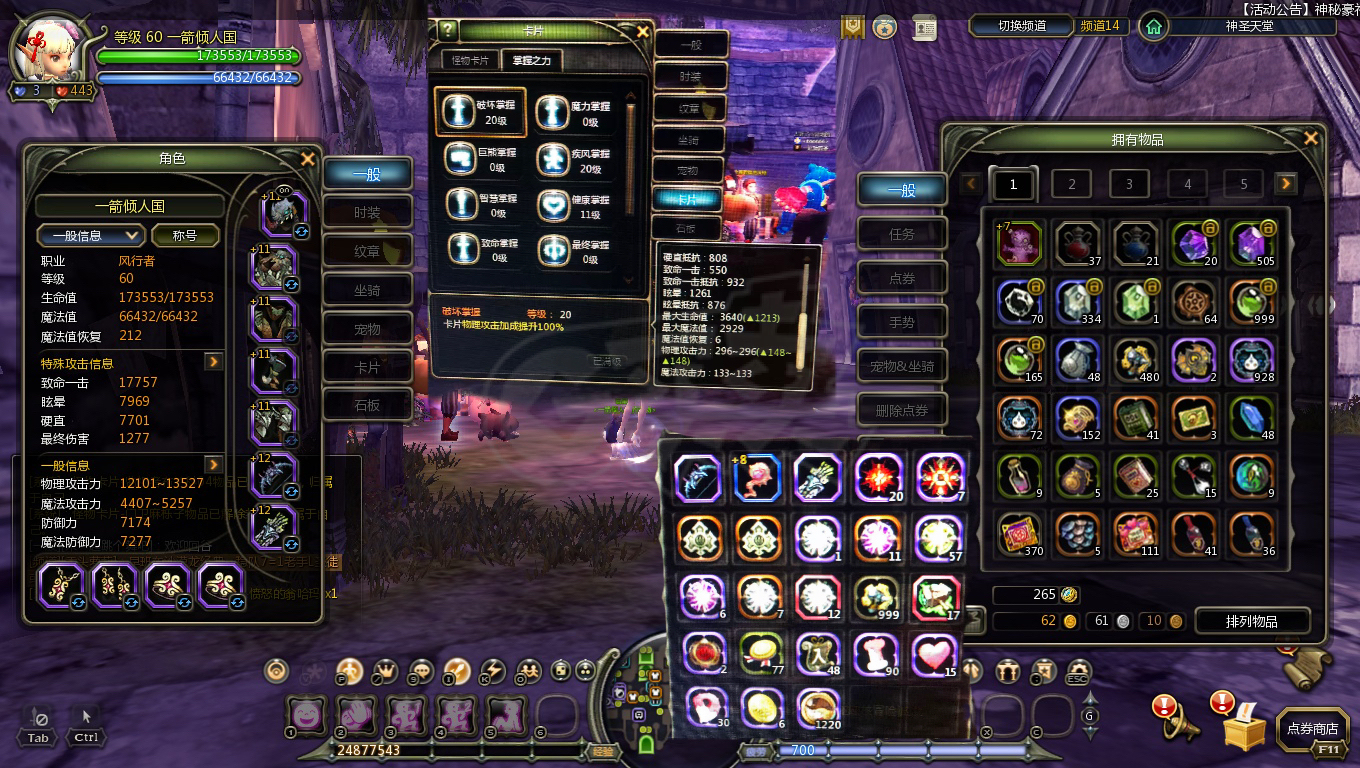Sort items with the 排列物品 button
Image resolution: width=1360 pixels, height=768 pixels.
(1251, 621)
